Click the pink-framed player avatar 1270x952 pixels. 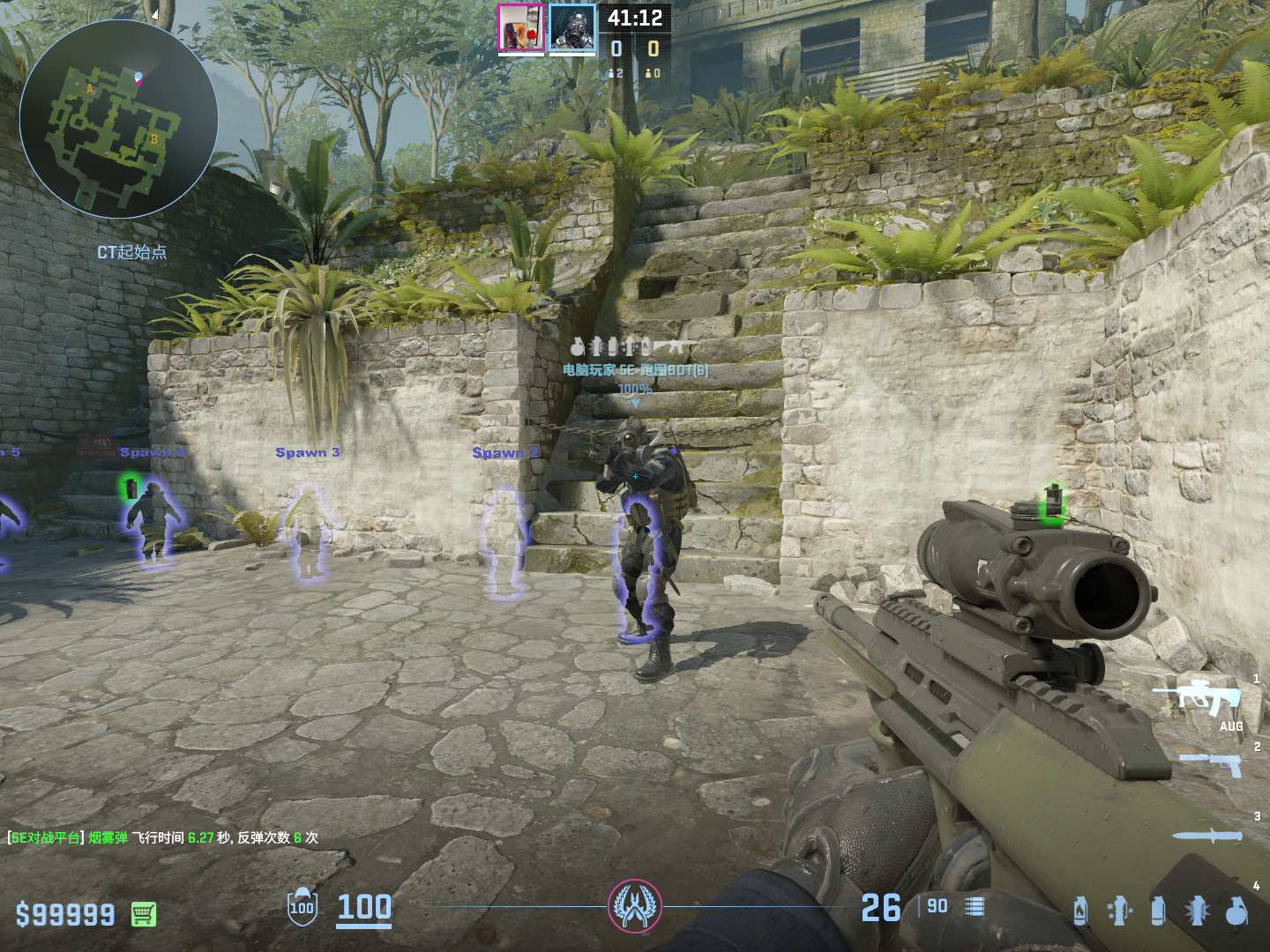tap(521, 27)
